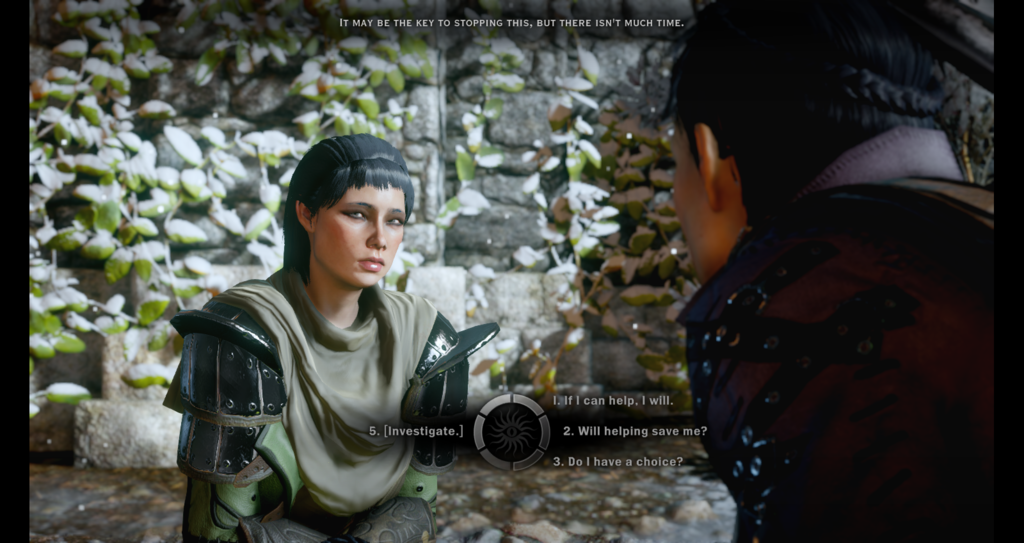
Task: Select "Will helping save me?" dialogue option
Action: [x=634, y=431]
